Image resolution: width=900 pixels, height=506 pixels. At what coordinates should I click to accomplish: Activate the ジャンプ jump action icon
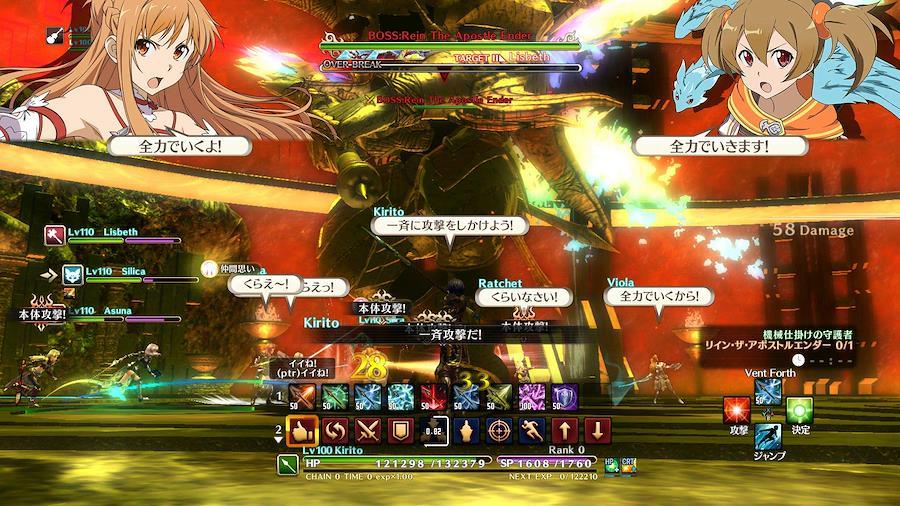coord(769,438)
